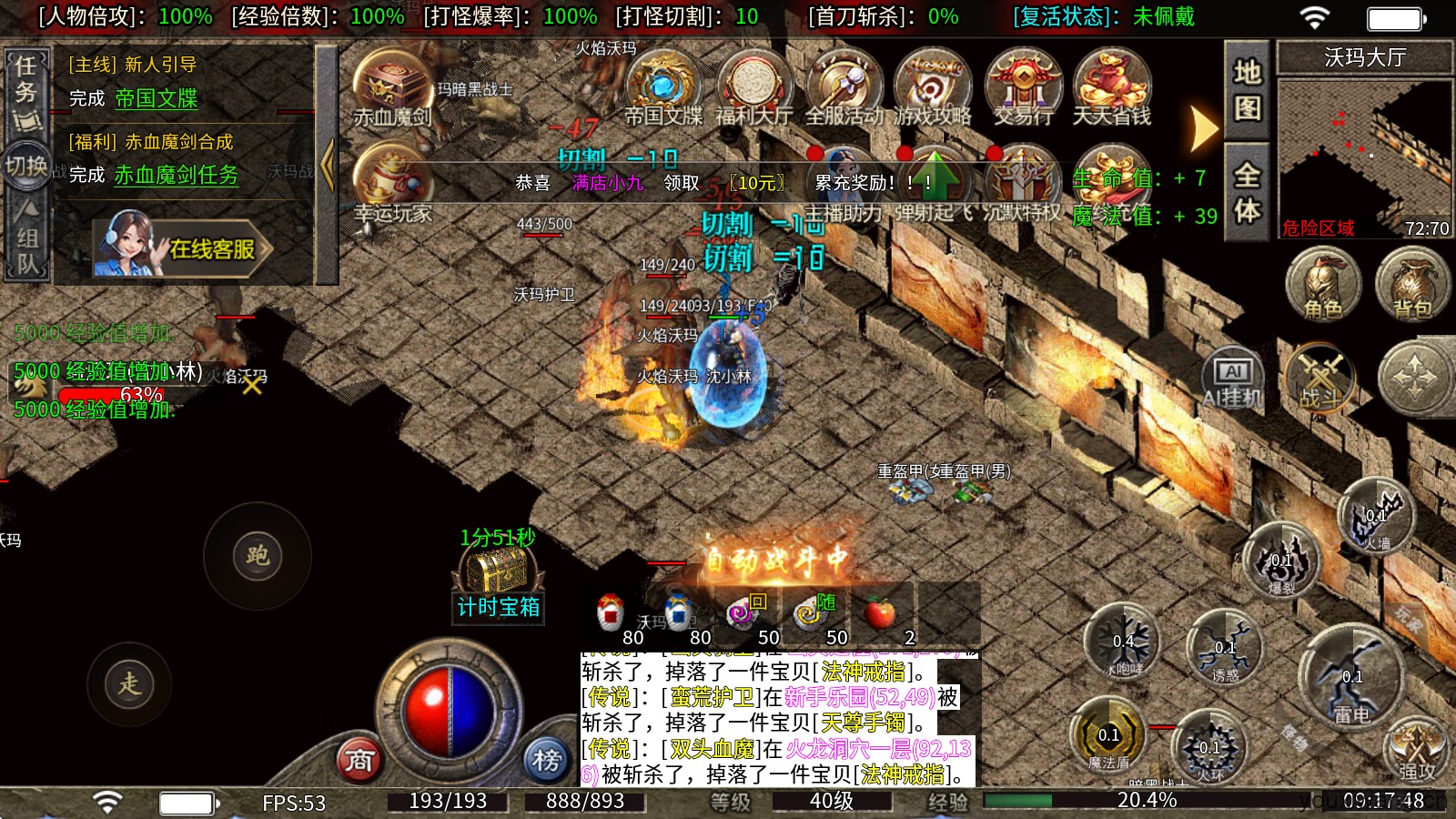Toggle 跑 run movement mode
Viewport: 1456px width, 819px height.
(x=258, y=555)
